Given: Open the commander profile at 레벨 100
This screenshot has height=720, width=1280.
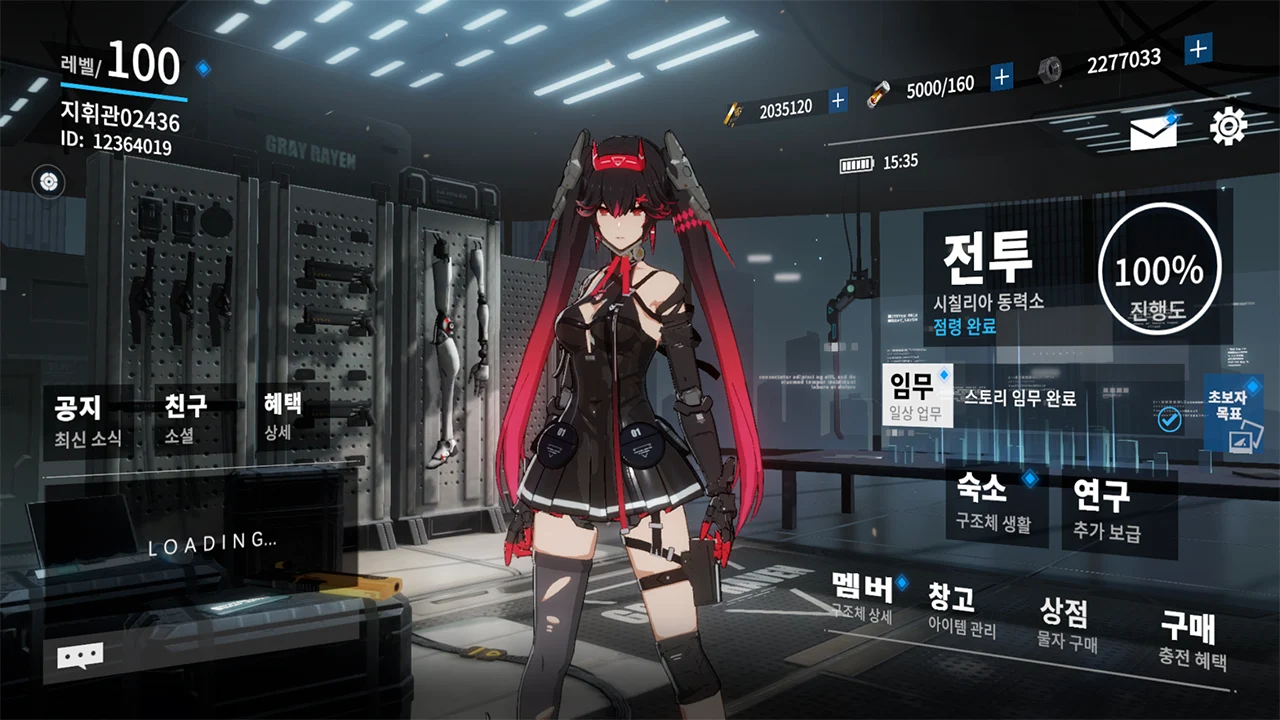Looking at the screenshot, I should 122,100.
